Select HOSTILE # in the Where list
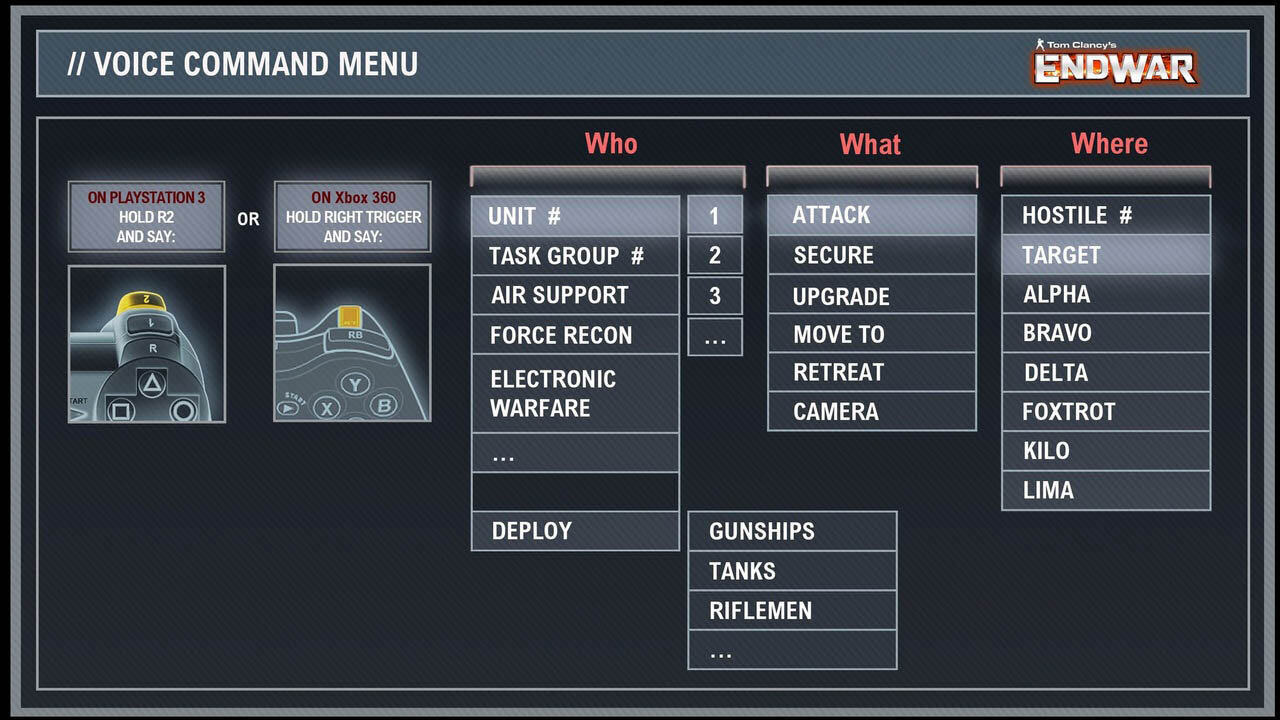 tap(1106, 215)
